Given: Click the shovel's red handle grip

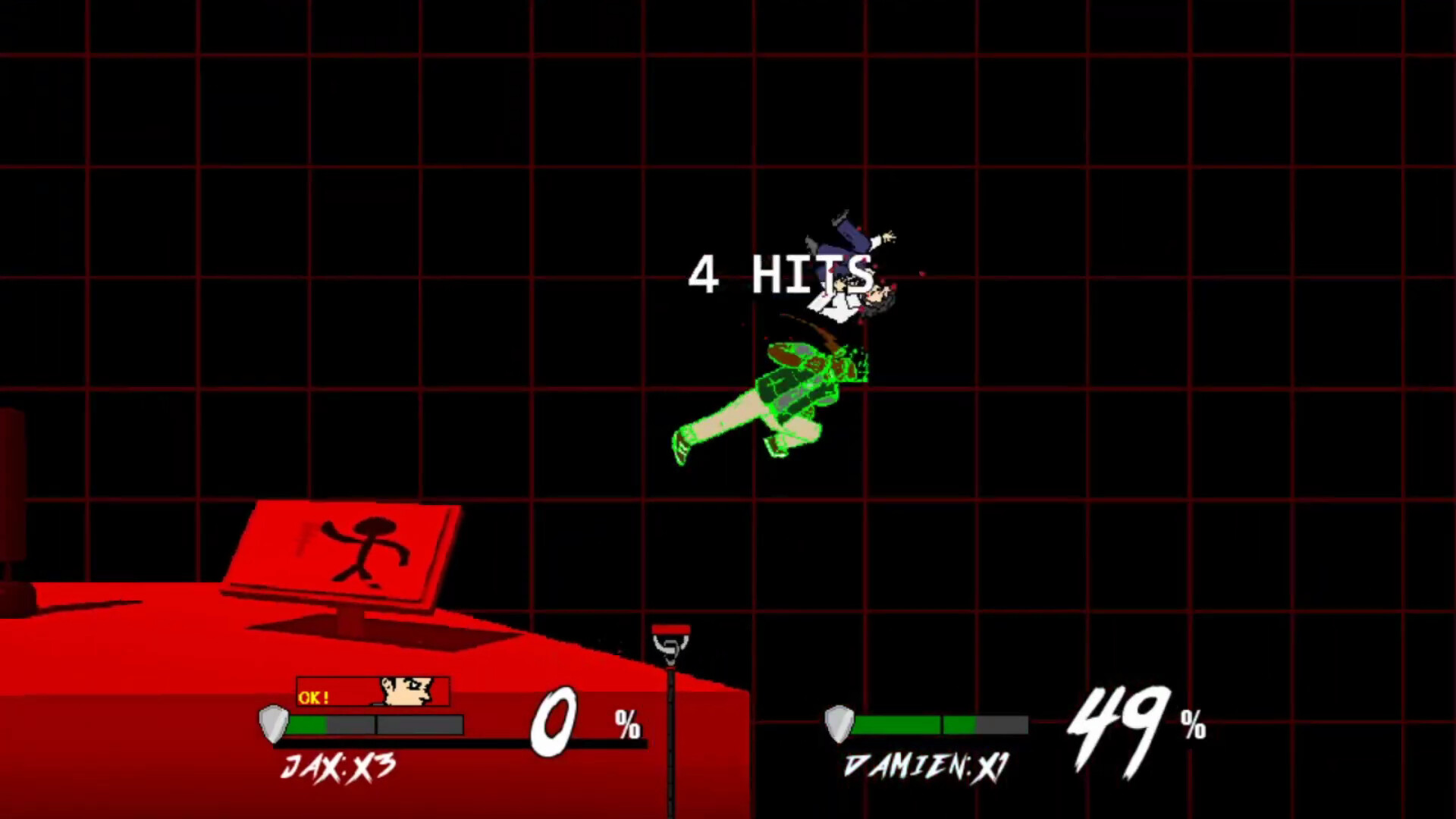Looking at the screenshot, I should click(670, 631).
